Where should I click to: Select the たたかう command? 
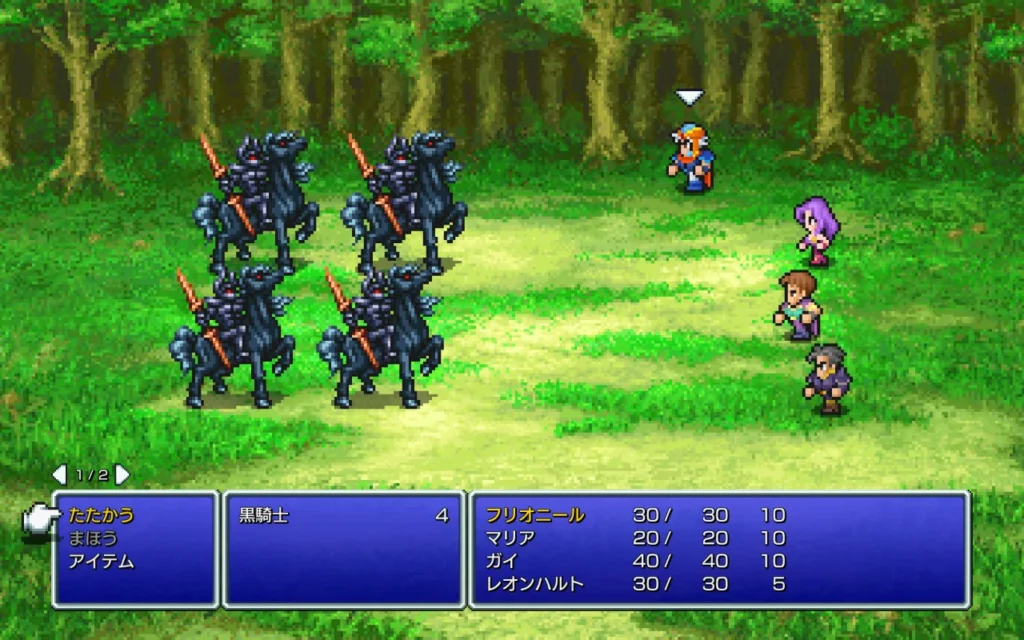coord(101,516)
